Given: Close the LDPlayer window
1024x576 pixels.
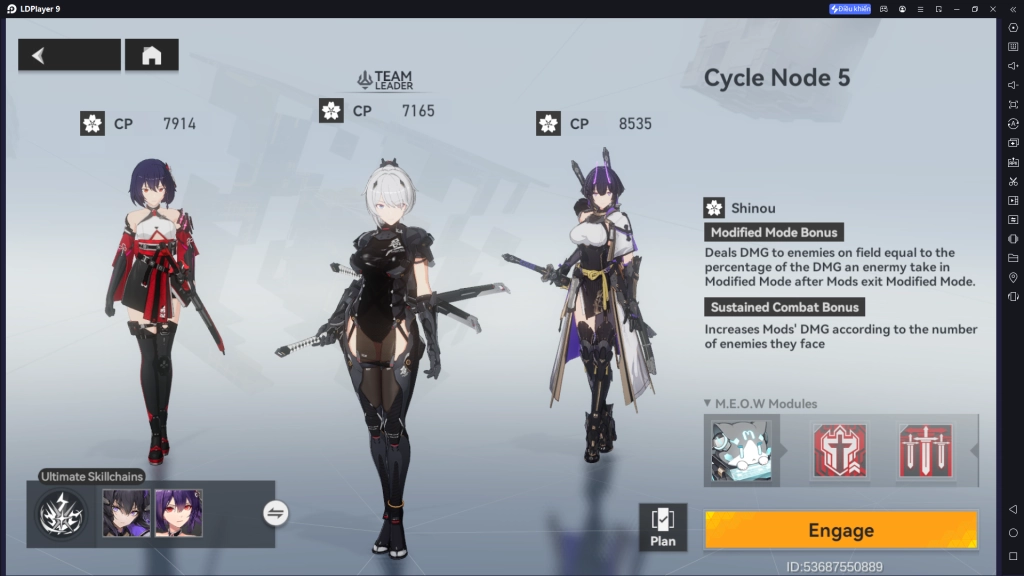Looking at the screenshot, I should pyautogui.click(x=1010, y=9).
